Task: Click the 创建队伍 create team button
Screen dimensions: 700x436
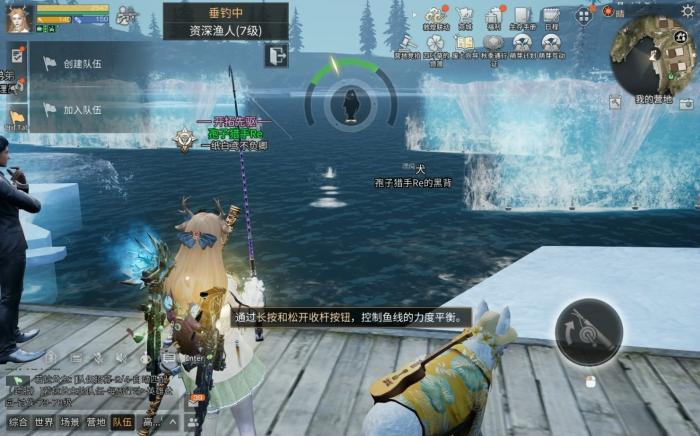Action: coord(82,63)
